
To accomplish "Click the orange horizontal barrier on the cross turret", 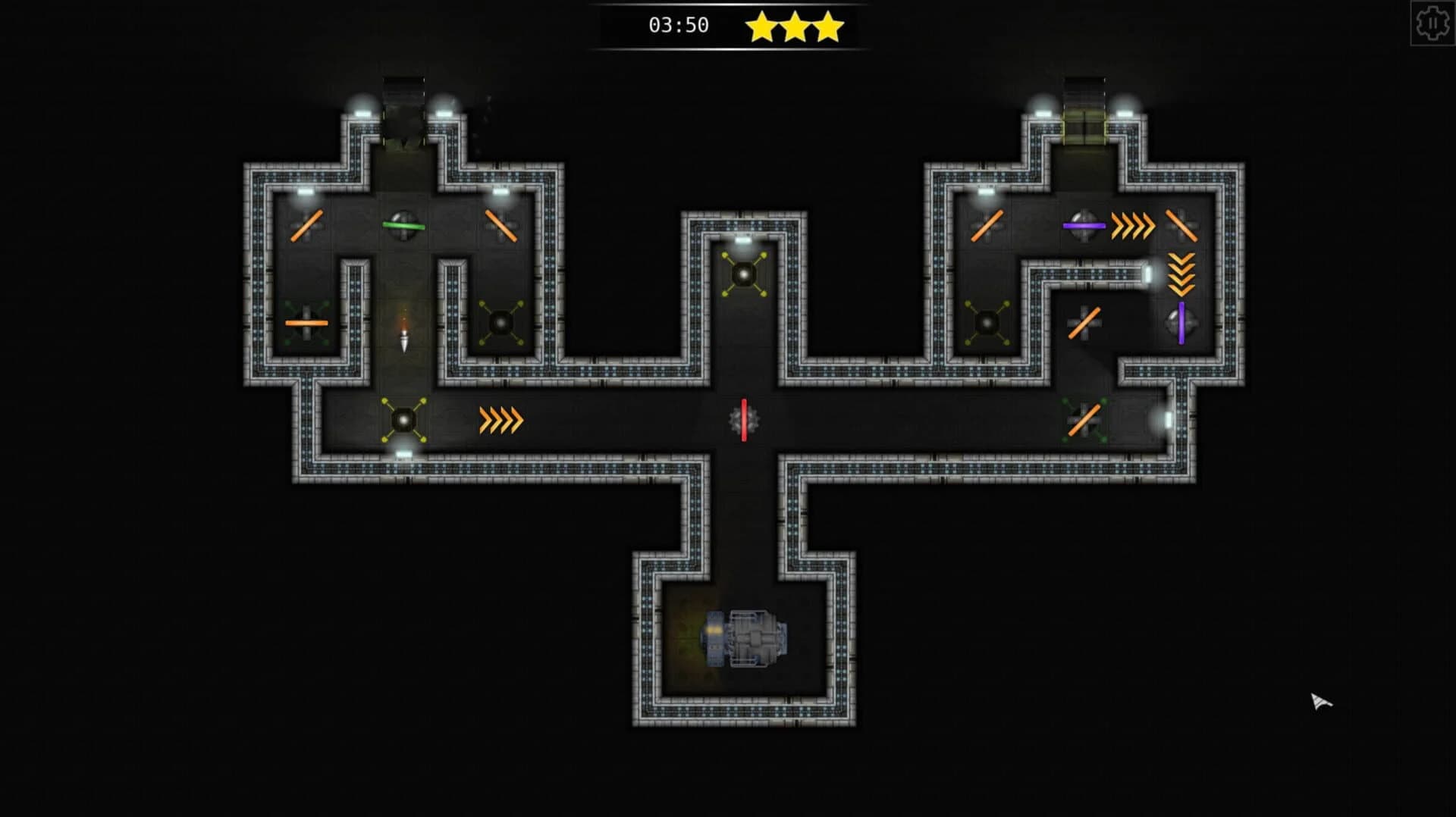I will click(x=306, y=321).
